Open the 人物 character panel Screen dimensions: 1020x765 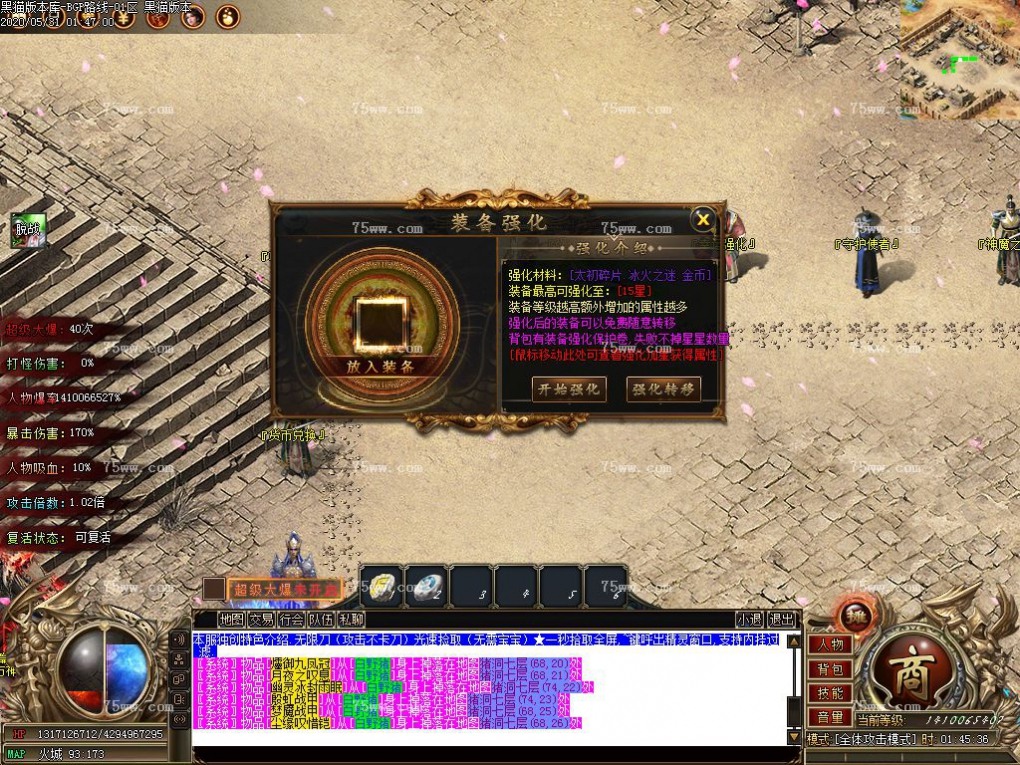(830, 645)
